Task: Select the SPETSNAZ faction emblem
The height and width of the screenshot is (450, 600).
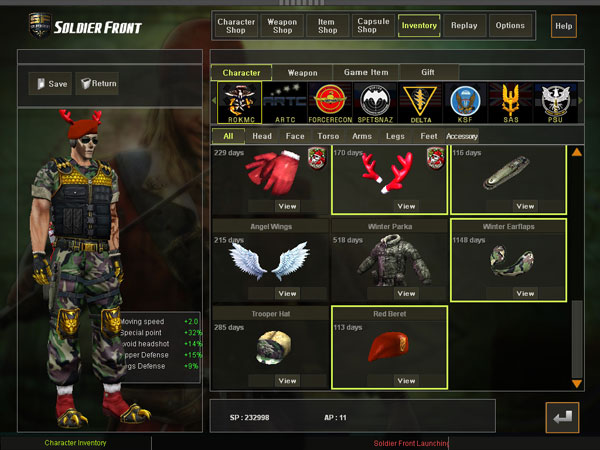Action: (x=377, y=103)
